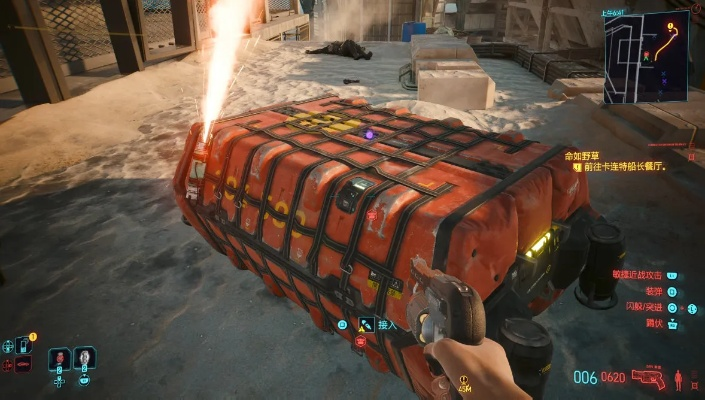This screenshot has width=705, height=400.
Task: Choose the 接入 jack-in prompt on the crate
Action: 387,325
